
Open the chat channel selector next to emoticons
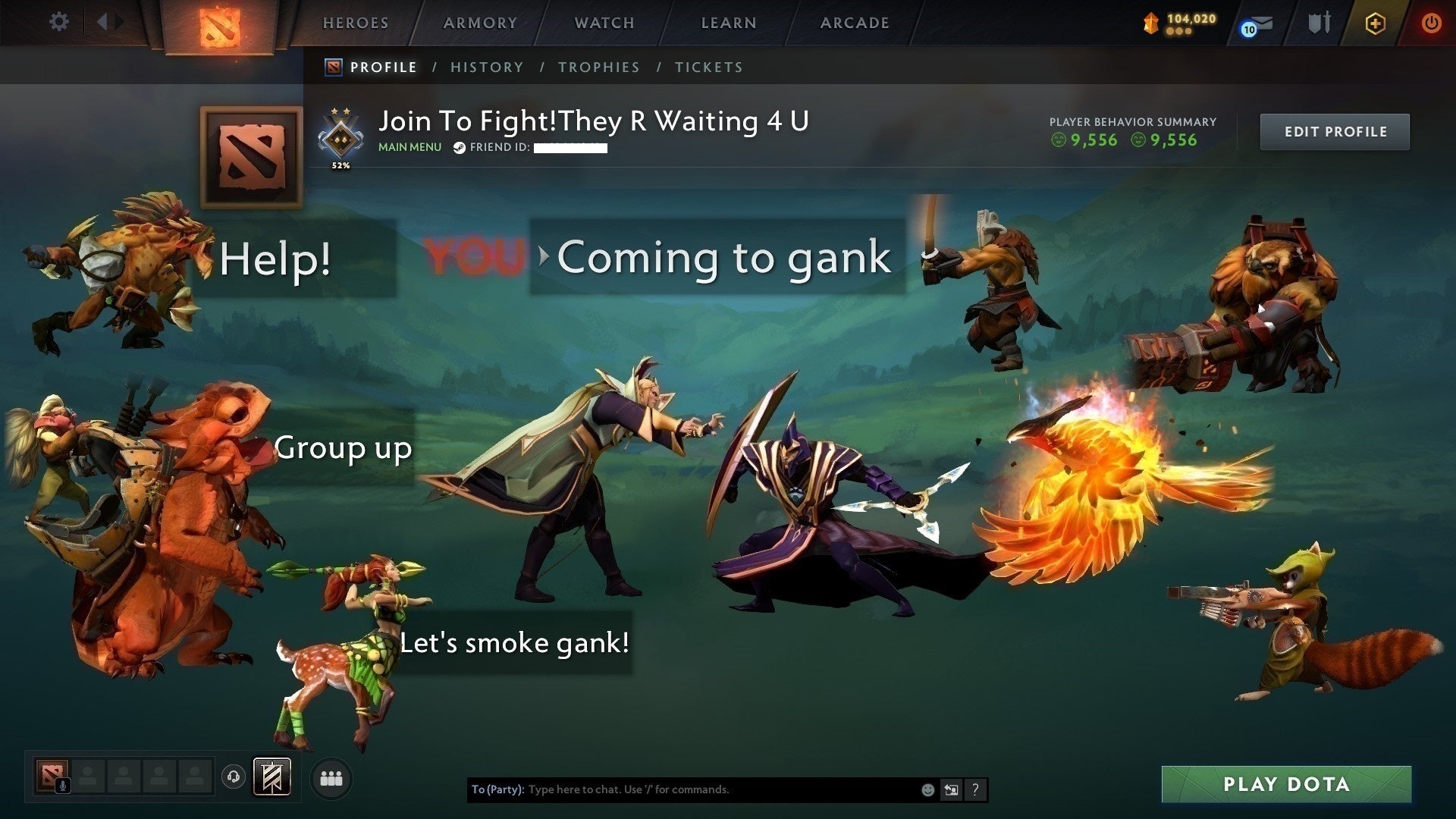click(x=952, y=789)
